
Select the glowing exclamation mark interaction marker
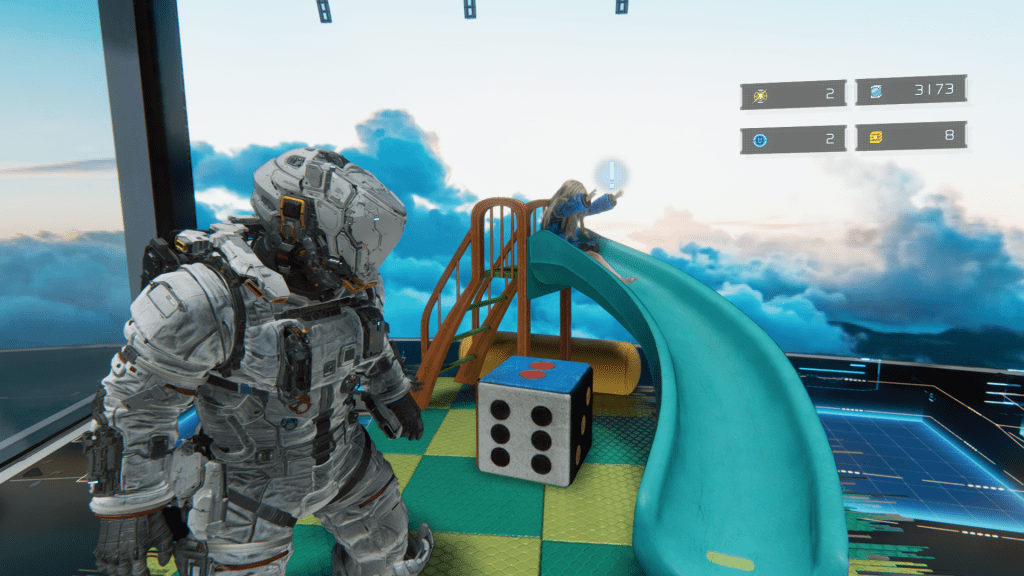pos(610,176)
